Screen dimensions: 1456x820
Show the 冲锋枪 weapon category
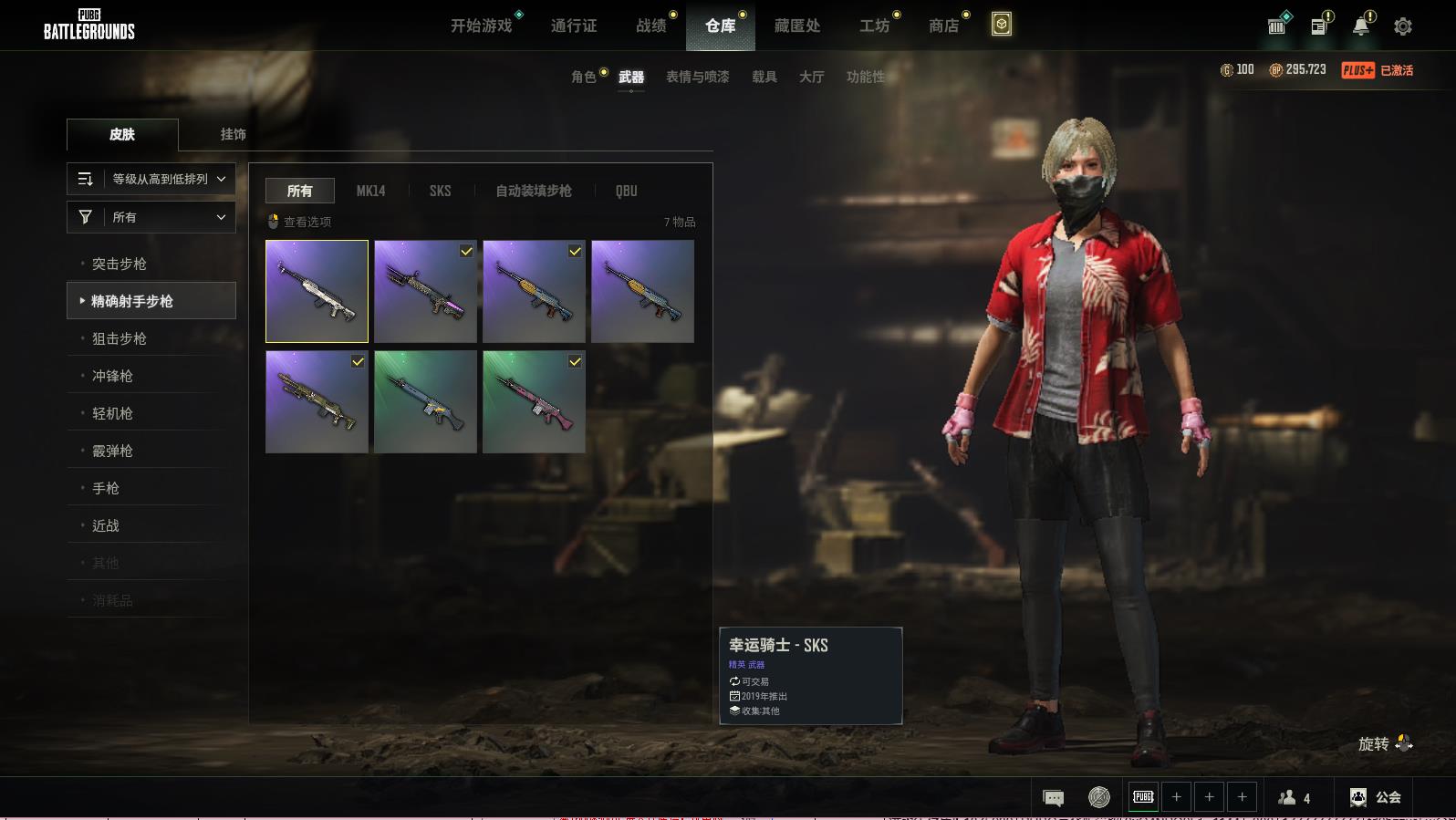(x=112, y=376)
